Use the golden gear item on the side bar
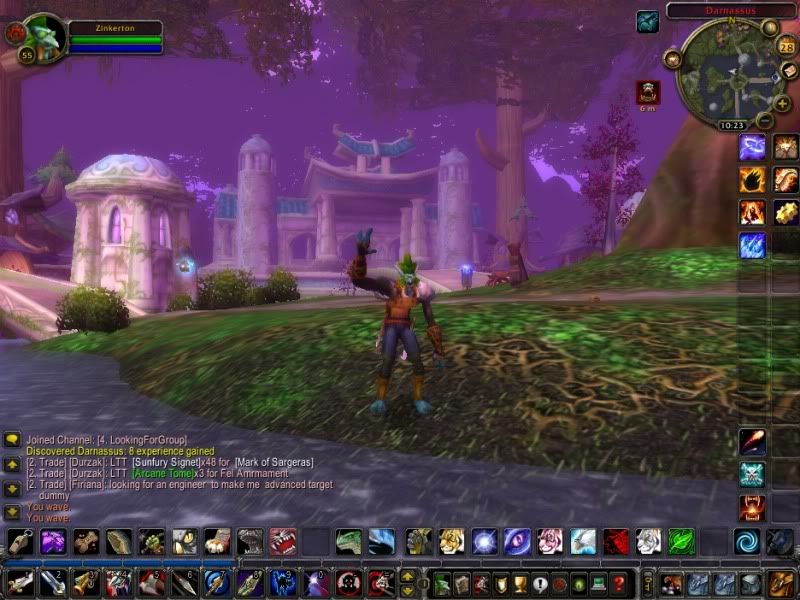The image size is (800, 600). click(x=786, y=212)
